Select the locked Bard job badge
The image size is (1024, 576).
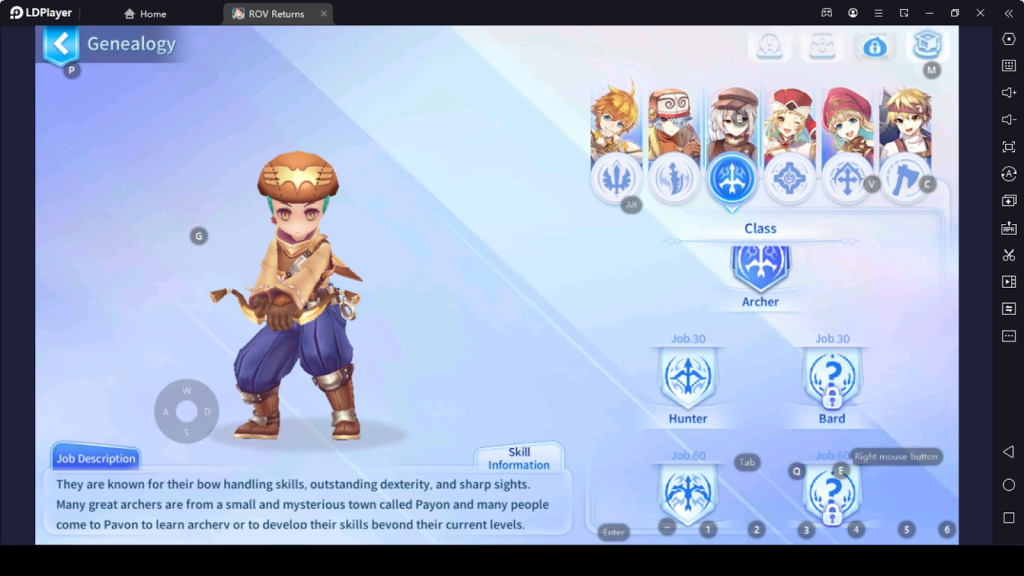point(832,378)
